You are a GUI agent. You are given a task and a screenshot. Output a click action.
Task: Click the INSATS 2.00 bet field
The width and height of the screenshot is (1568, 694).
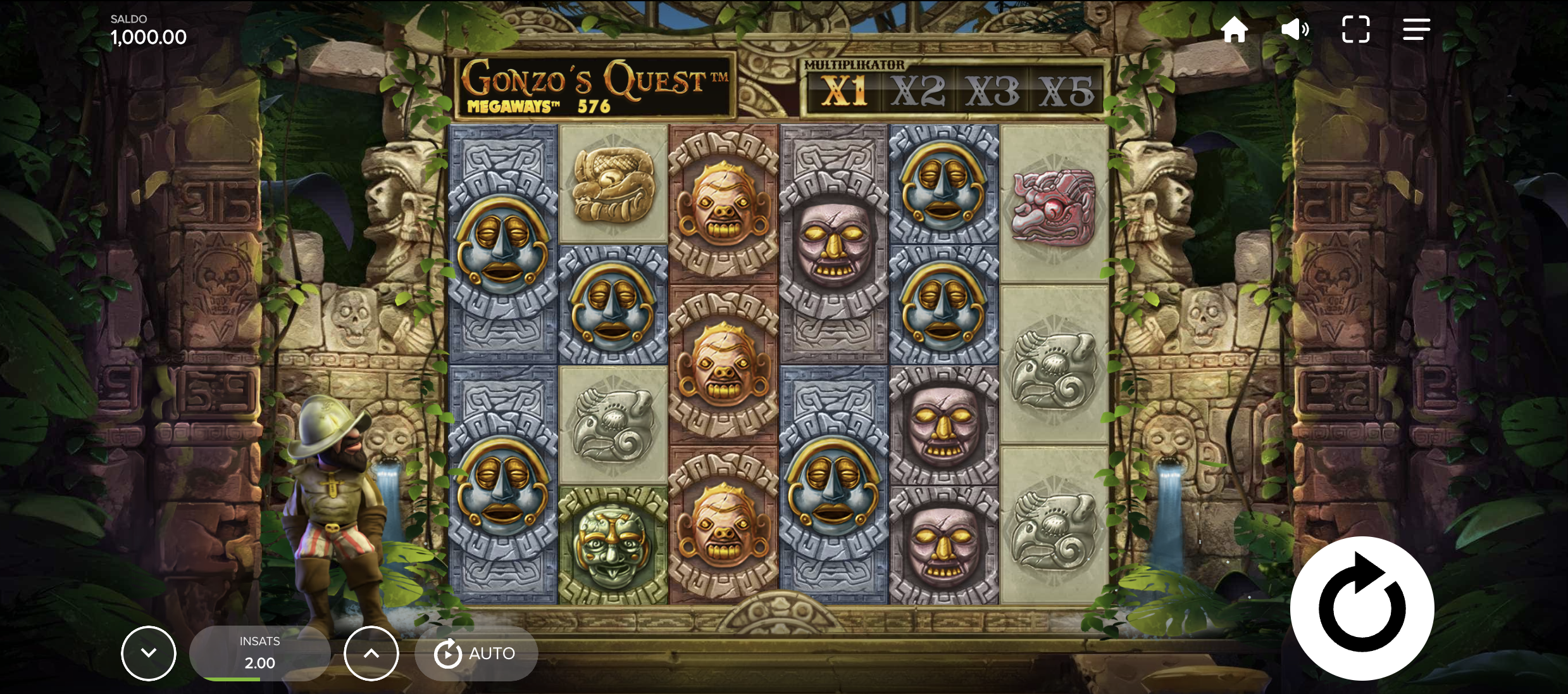pos(259,652)
